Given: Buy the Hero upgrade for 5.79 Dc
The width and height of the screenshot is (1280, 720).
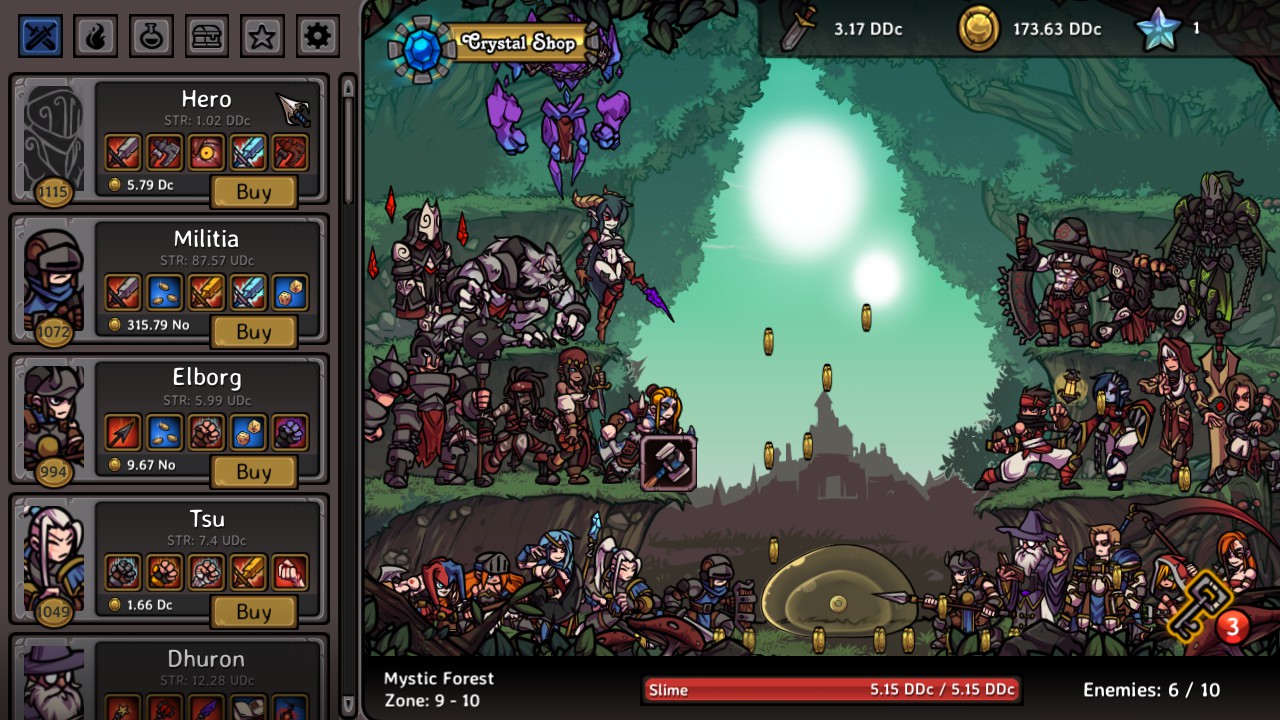Looking at the screenshot, I should click(253, 192).
